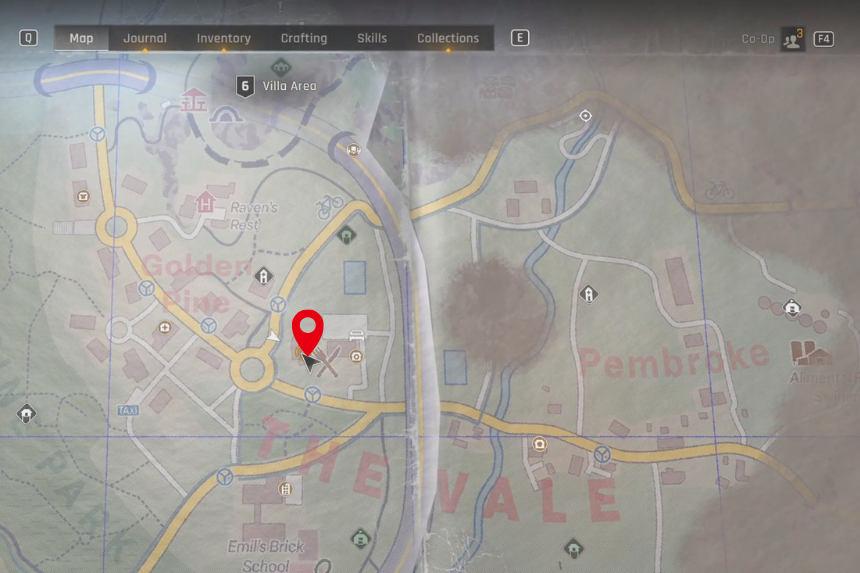Open the Journal tab
860x573 pixels.
[x=145, y=39]
